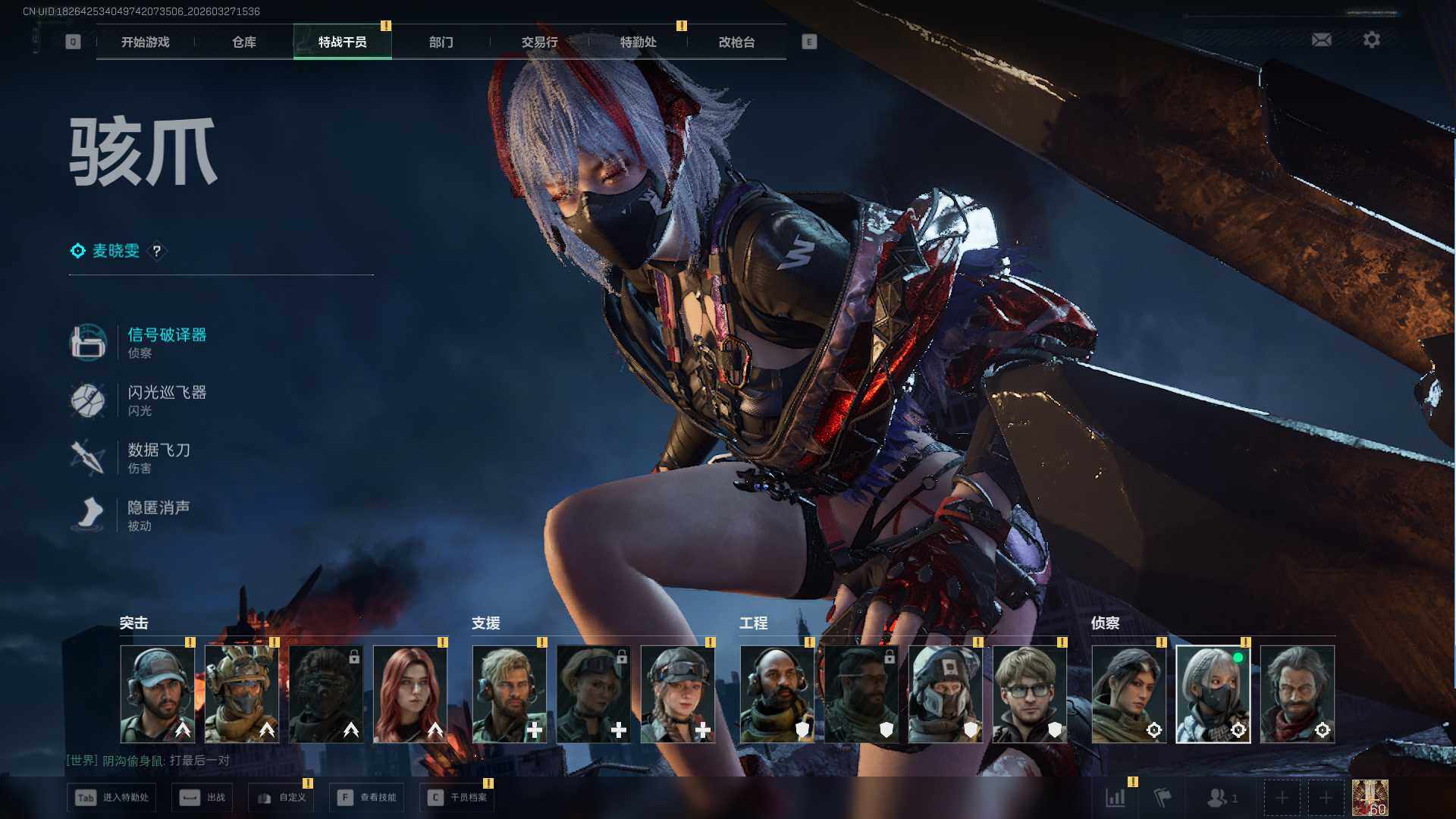Viewport: 1456px width, 819px height.
Task: Open the 部门 tab
Action: tap(441, 42)
